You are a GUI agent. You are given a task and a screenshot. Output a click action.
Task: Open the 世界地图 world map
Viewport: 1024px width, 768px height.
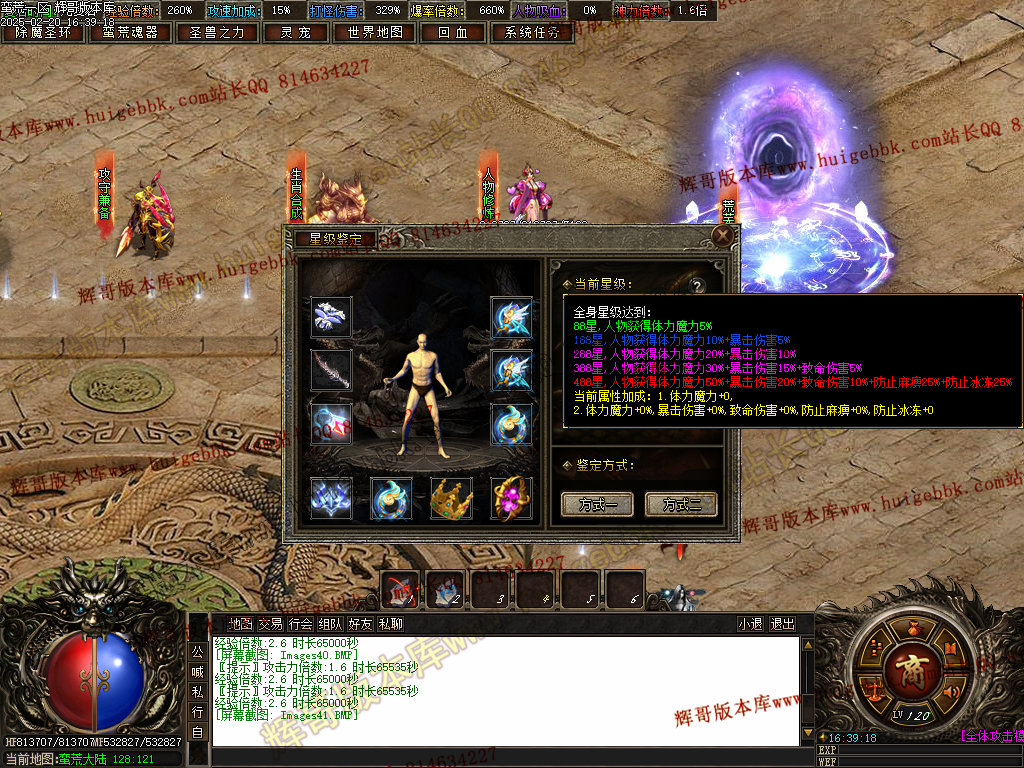(x=375, y=32)
